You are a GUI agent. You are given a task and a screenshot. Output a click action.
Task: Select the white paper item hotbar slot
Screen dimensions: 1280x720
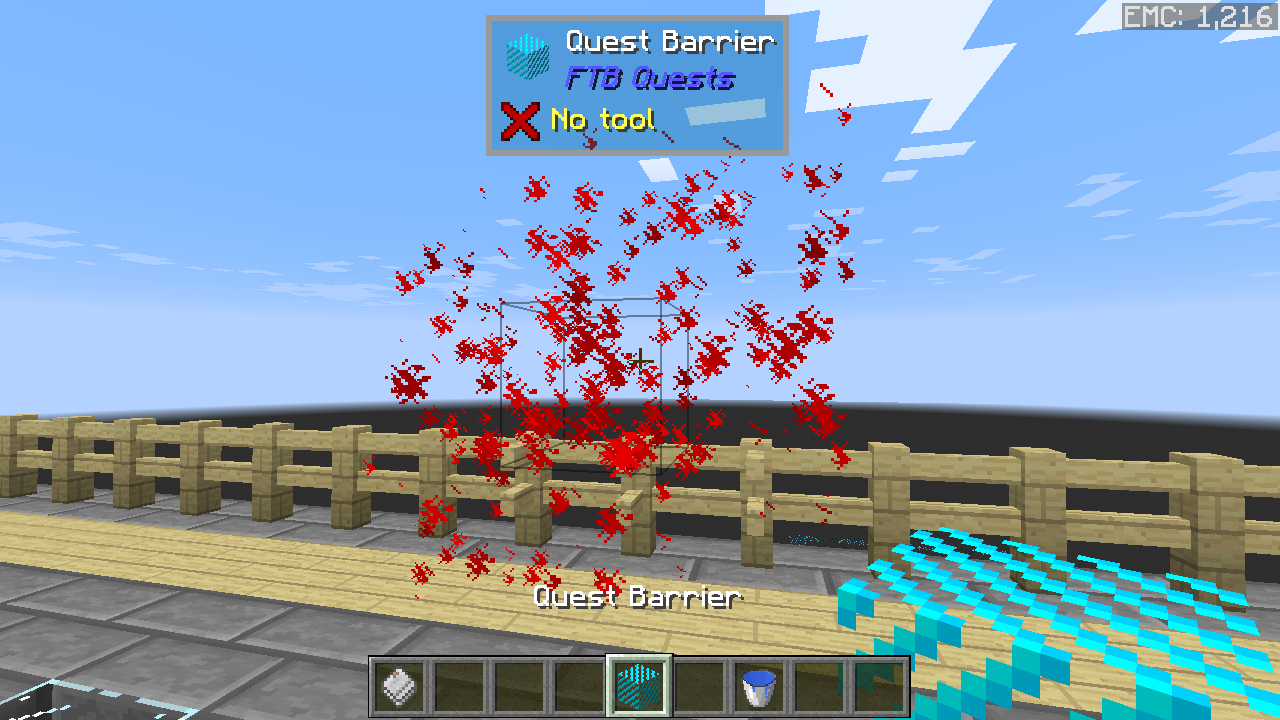399,687
